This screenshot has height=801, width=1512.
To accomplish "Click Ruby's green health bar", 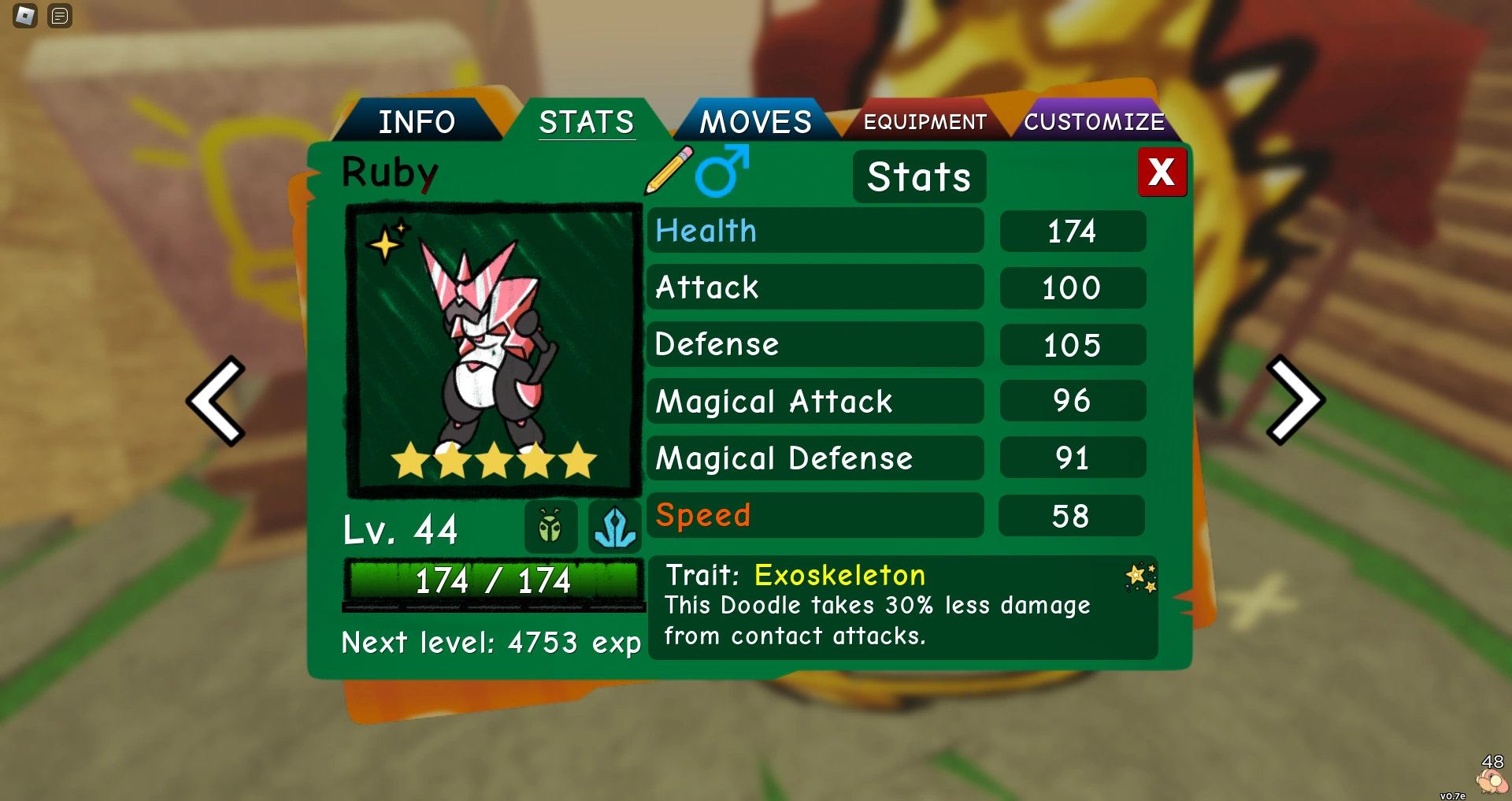I will coord(493,580).
